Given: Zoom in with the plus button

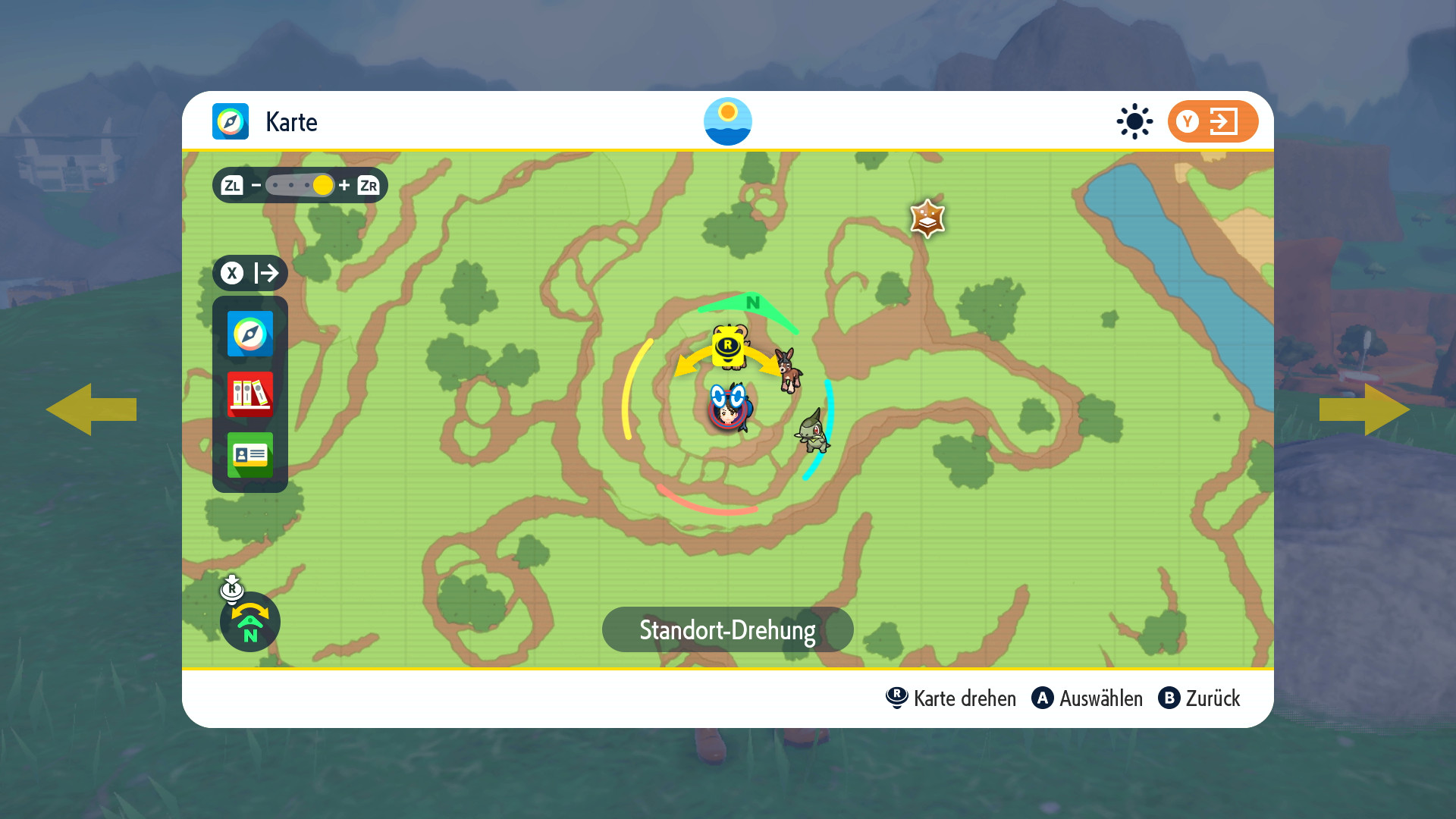Looking at the screenshot, I should coord(344,185).
